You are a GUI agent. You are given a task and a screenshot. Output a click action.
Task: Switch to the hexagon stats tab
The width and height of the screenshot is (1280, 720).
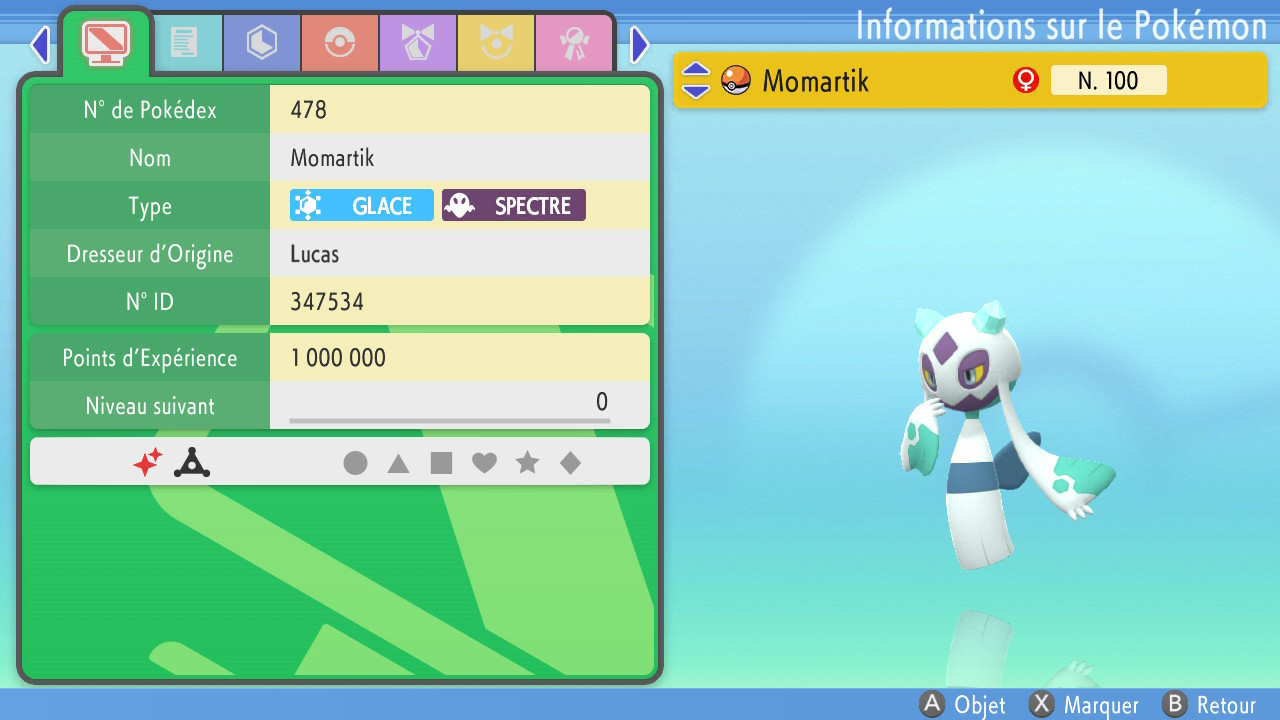pos(262,42)
